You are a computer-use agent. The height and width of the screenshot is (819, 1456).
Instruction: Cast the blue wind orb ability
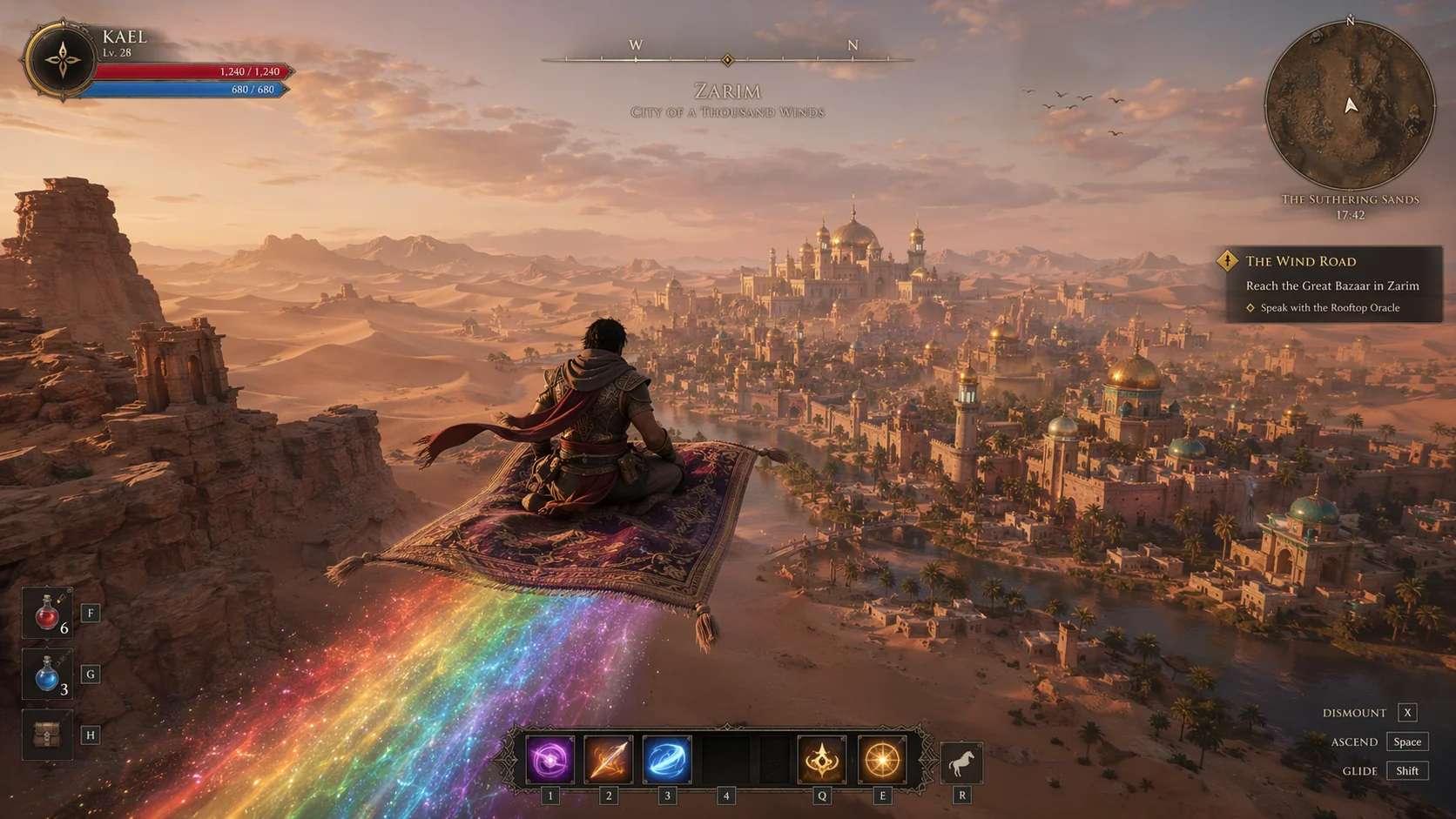tap(667, 760)
